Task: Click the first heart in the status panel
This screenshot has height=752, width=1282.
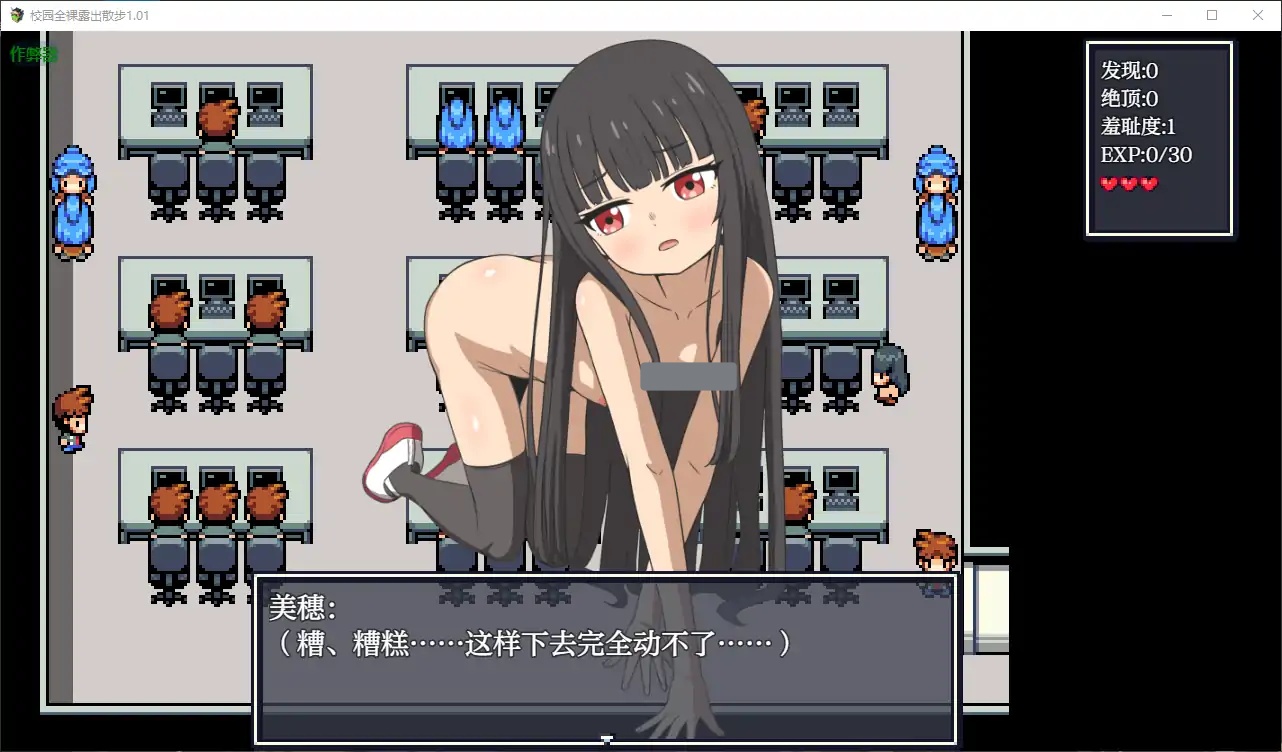Action: tap(1106, 183)
